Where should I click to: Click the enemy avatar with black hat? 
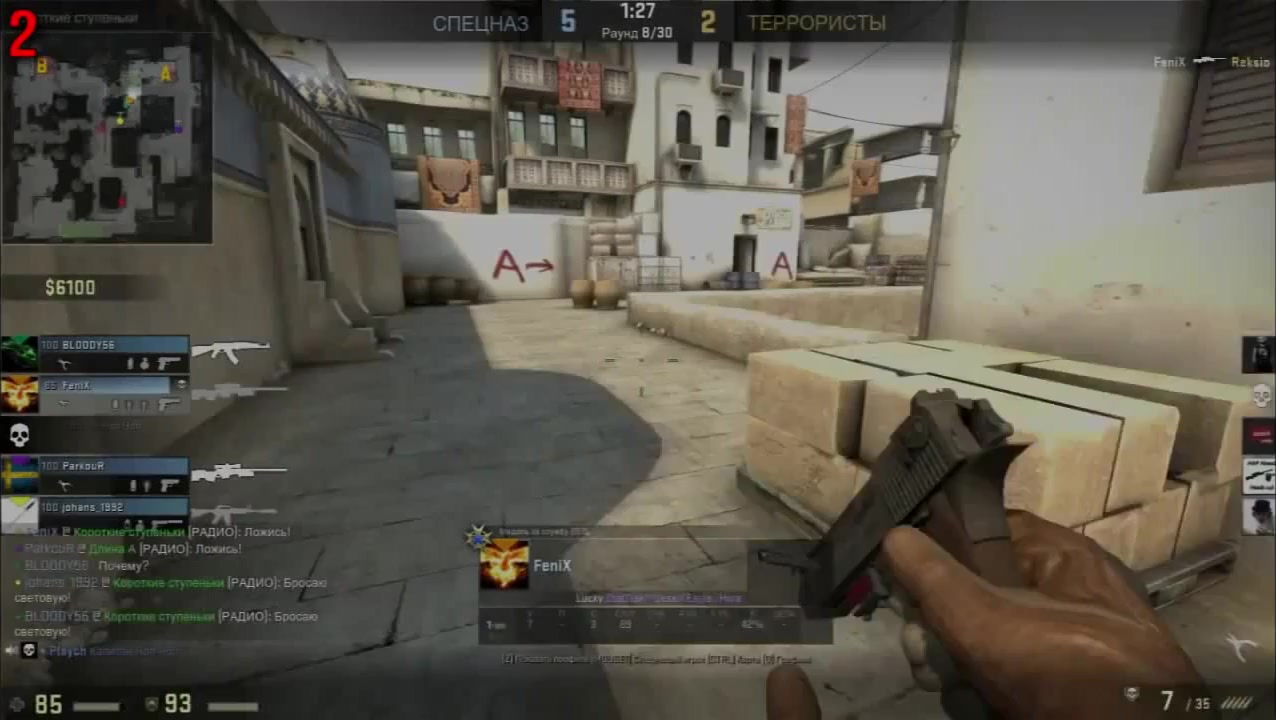click(x=1258, y=516)
